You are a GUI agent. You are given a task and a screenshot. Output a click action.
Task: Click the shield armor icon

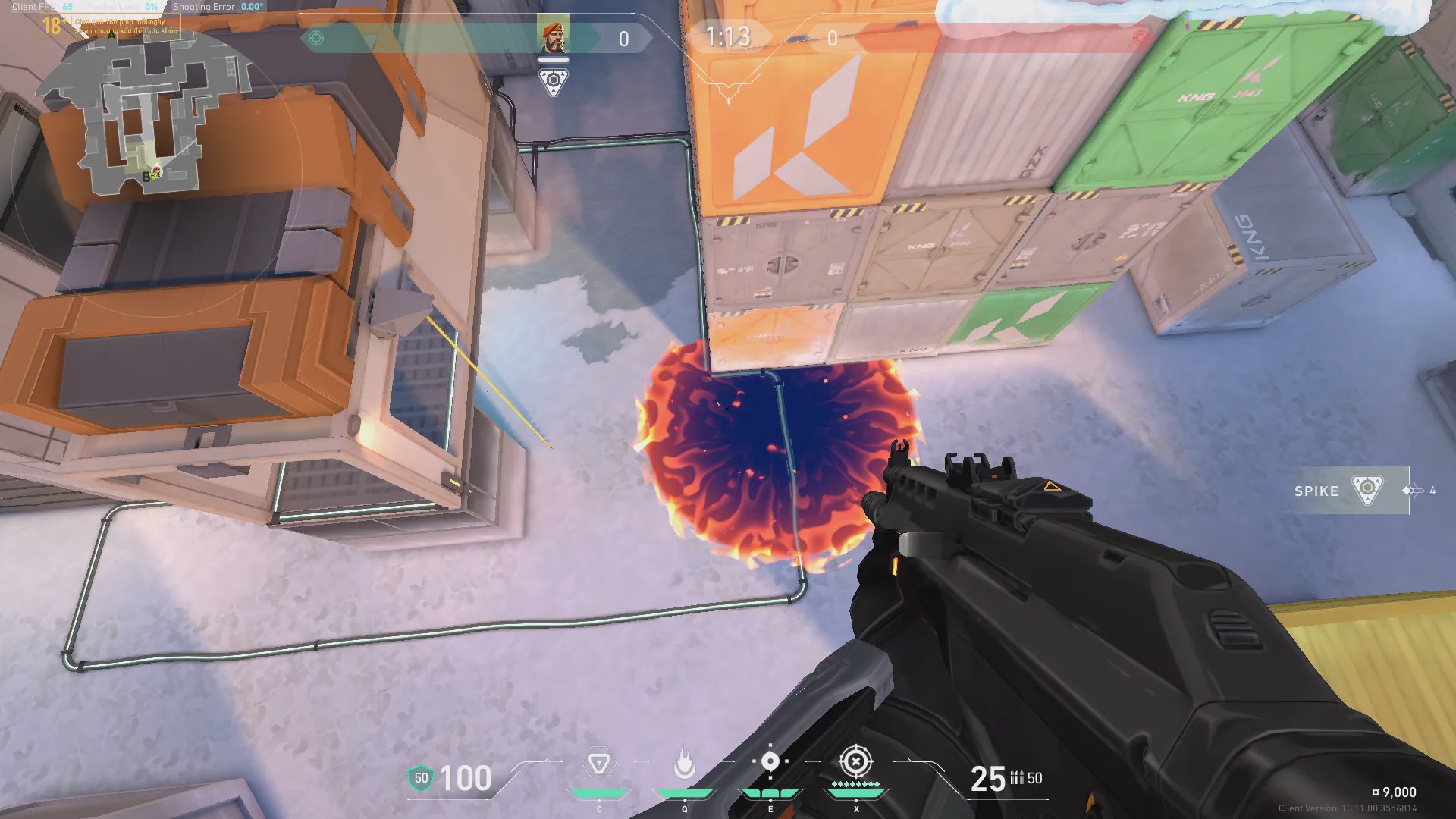point(421,778)
